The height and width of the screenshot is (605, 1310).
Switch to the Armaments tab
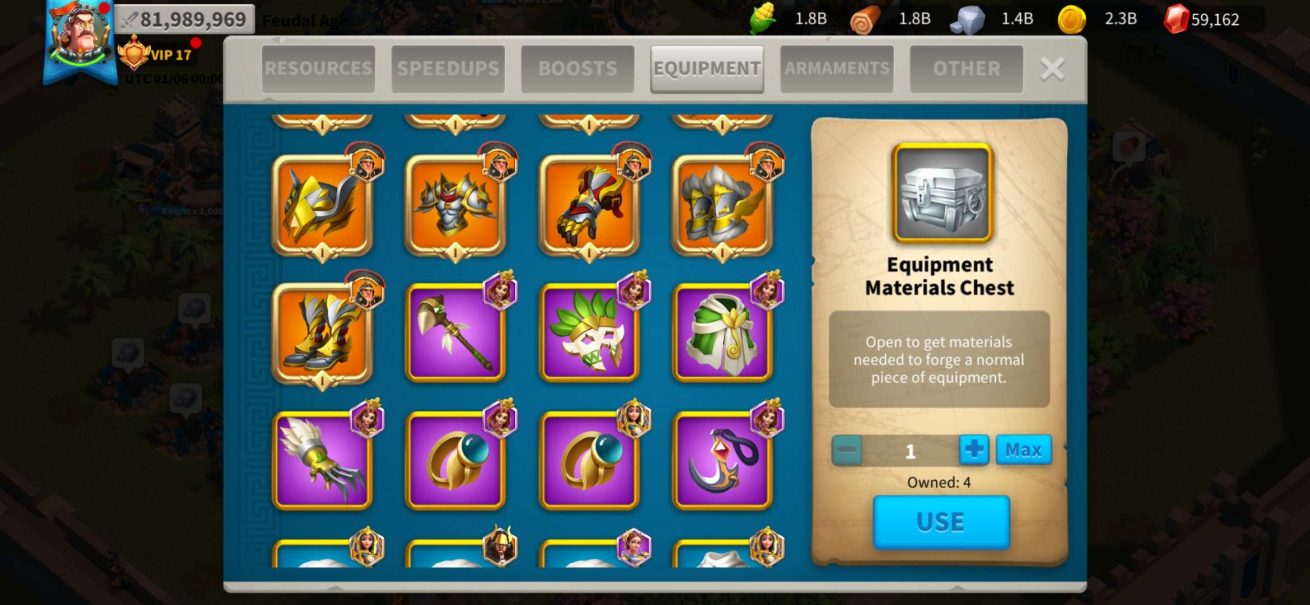pyautogui.click(x=837, y=69)
